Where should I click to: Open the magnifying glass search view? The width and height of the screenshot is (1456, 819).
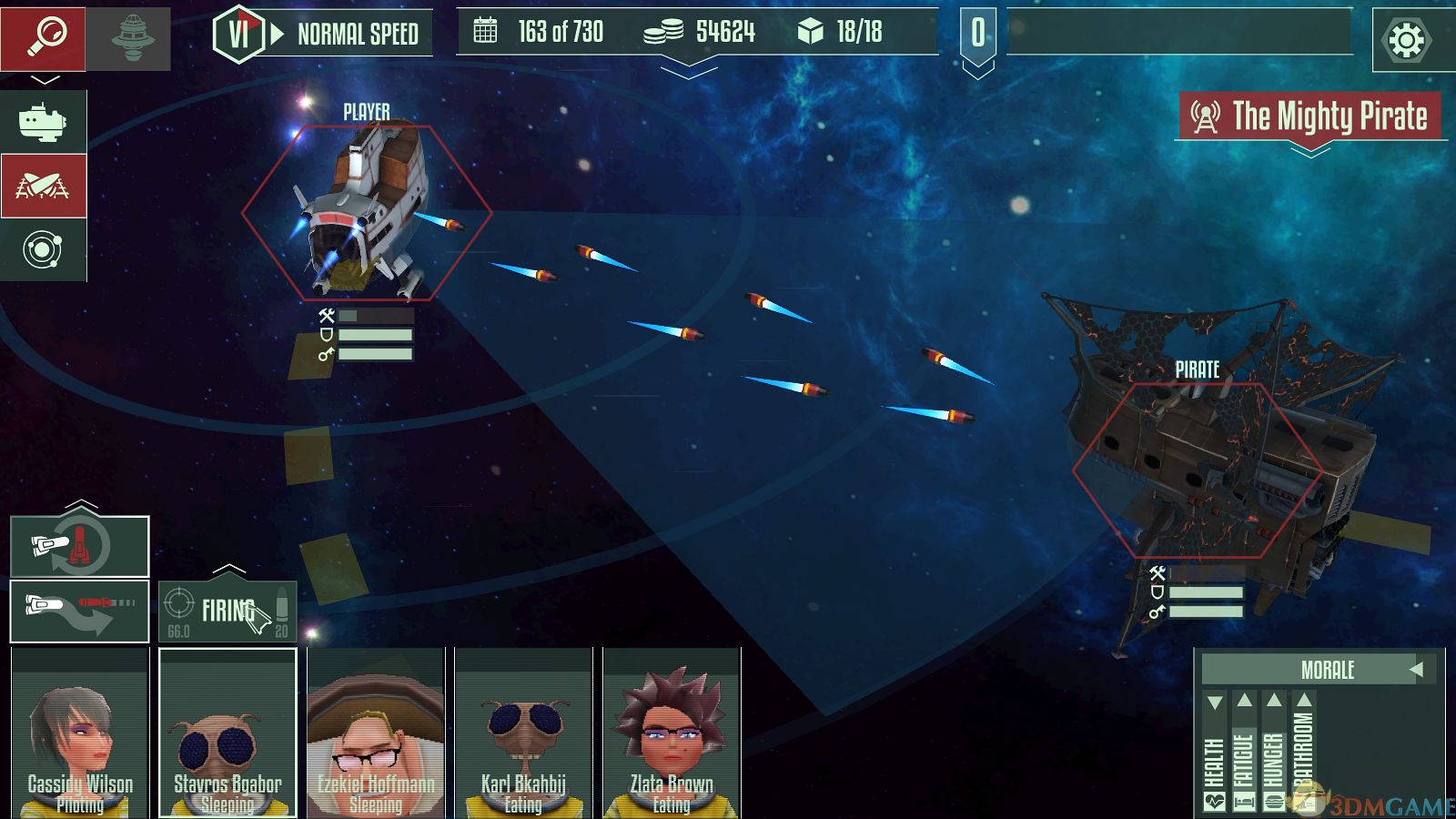click(x=44, y=38)
